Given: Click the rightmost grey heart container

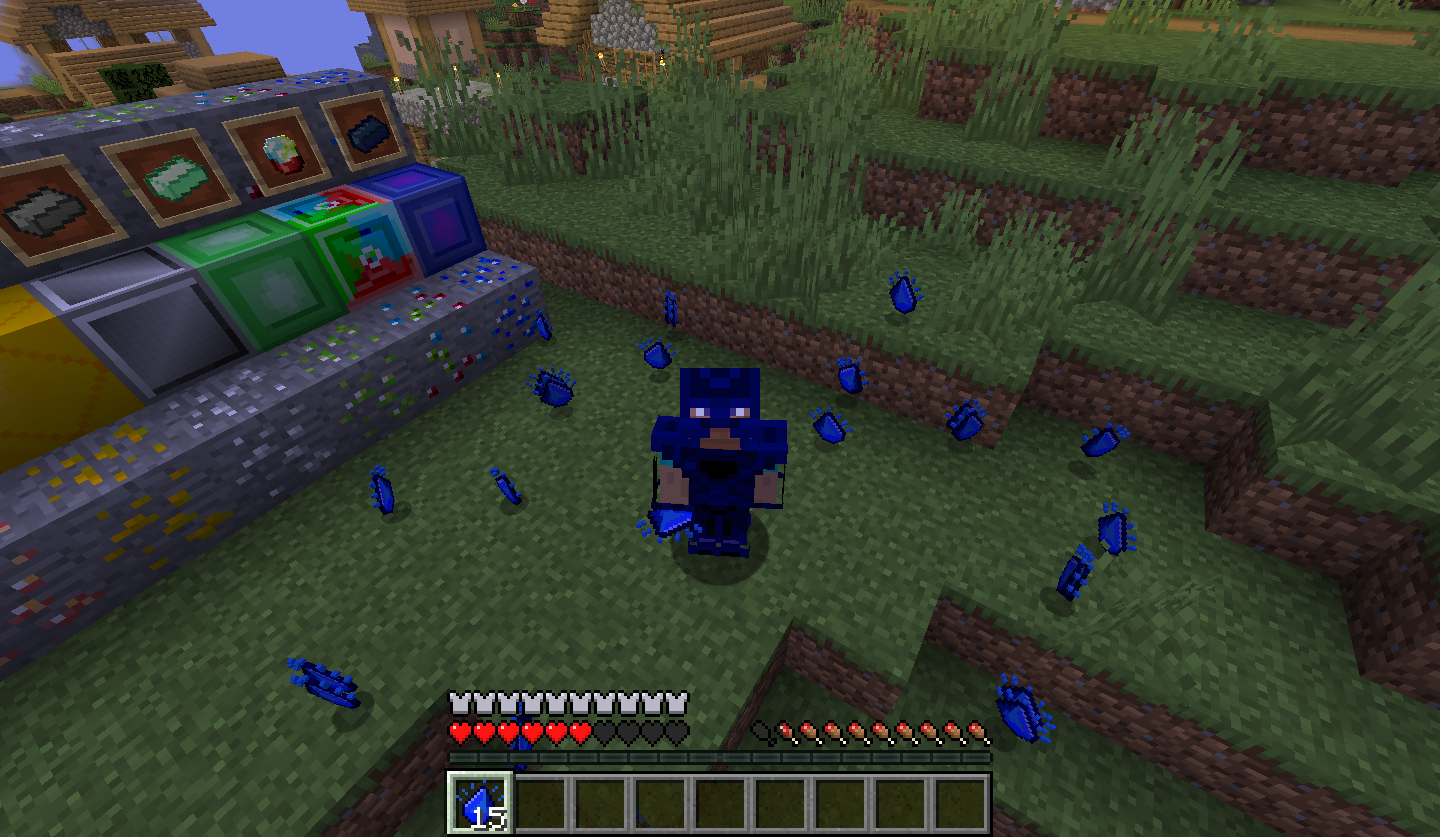Looking at the screenshot, I should [x=678, y=731].
